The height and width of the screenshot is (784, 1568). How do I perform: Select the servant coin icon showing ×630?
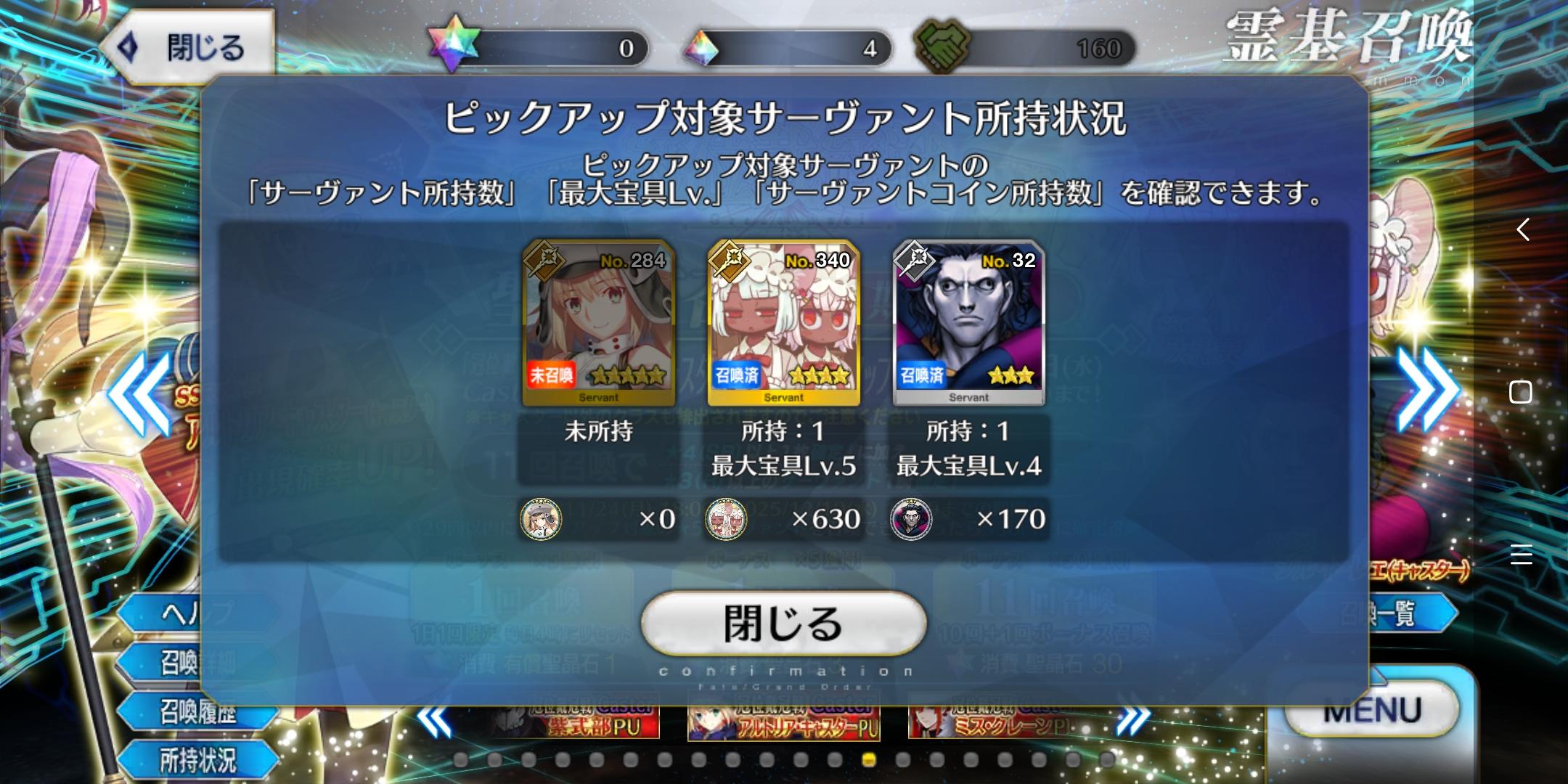point(726,520)
